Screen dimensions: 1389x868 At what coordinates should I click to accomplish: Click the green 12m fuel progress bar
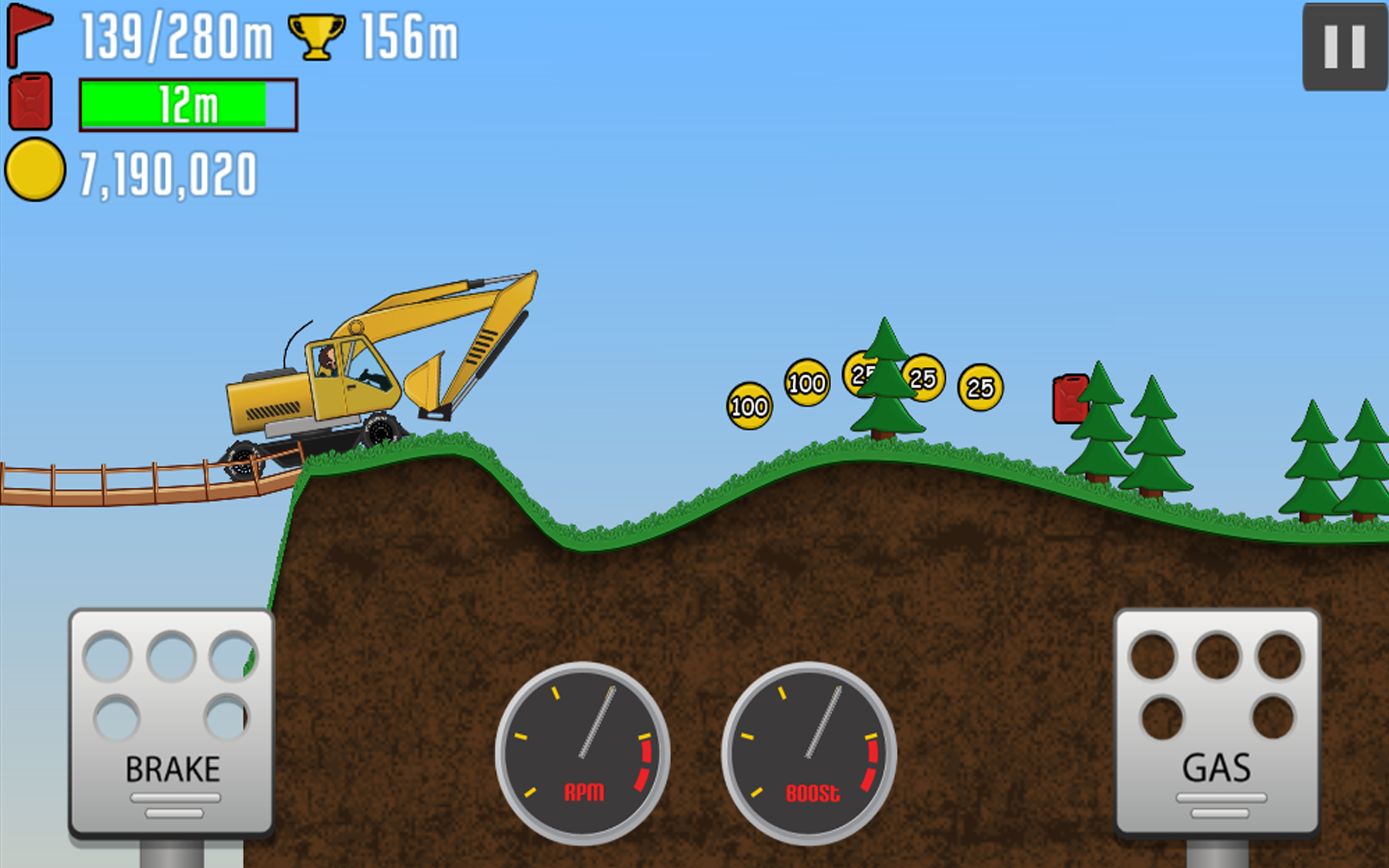point(187,103)
